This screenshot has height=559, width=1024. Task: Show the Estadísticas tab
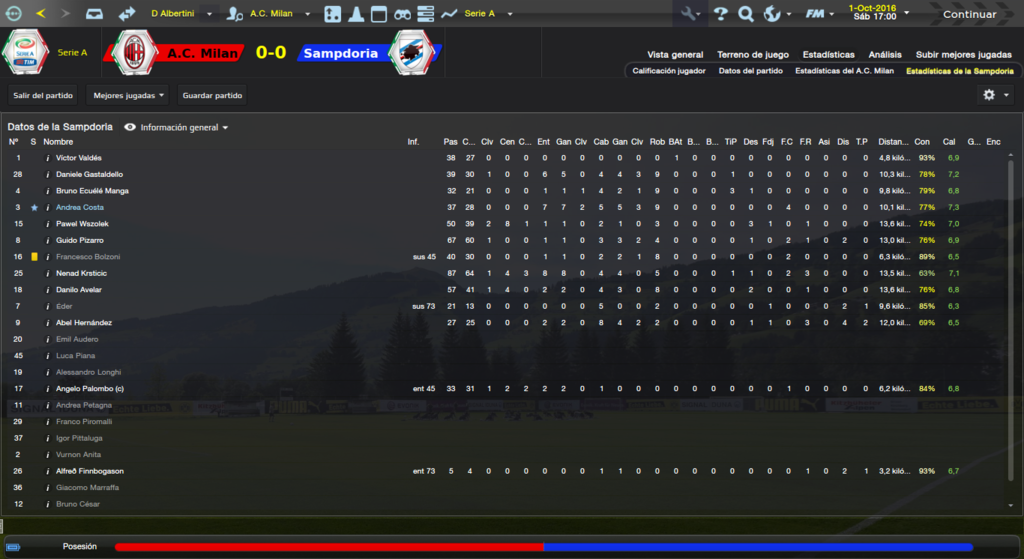pos(828,55)
